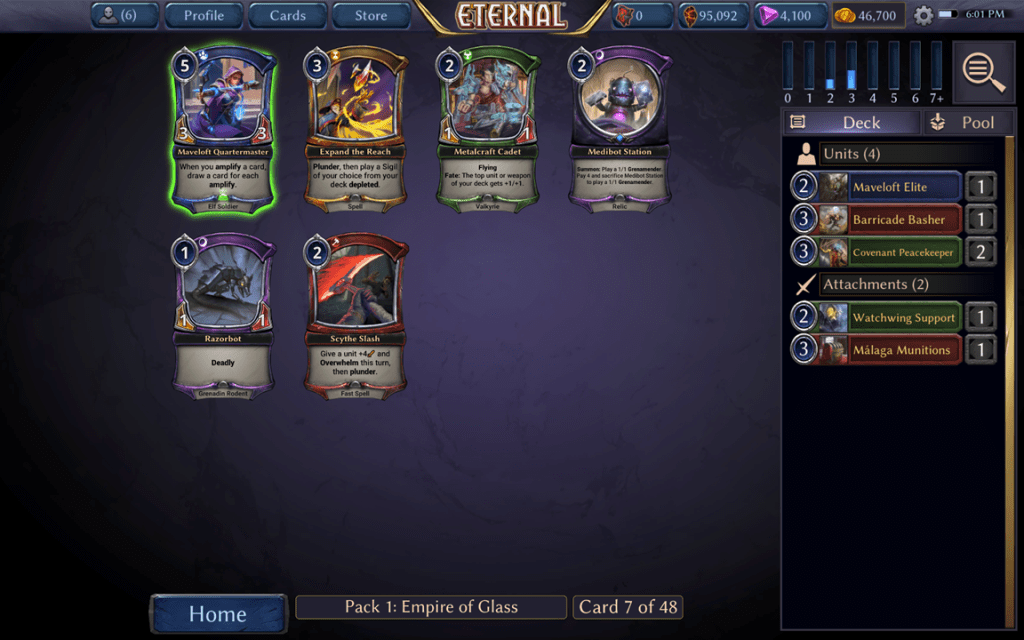Pick the Maveloft Quartermaster card
The image size is (1024, 640).
coord(223,130)
